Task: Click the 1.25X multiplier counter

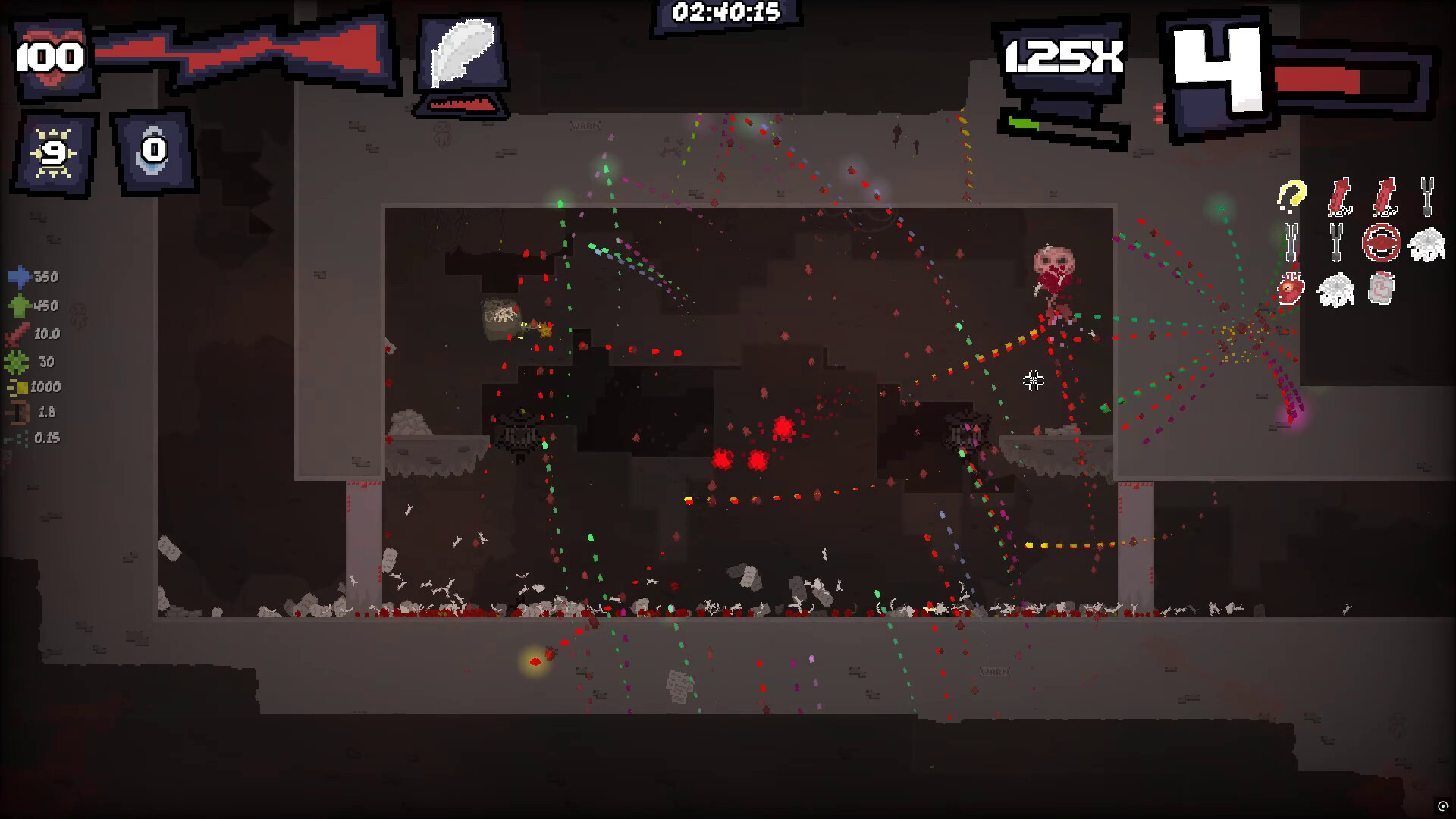Action: (x=1062, y=55)
